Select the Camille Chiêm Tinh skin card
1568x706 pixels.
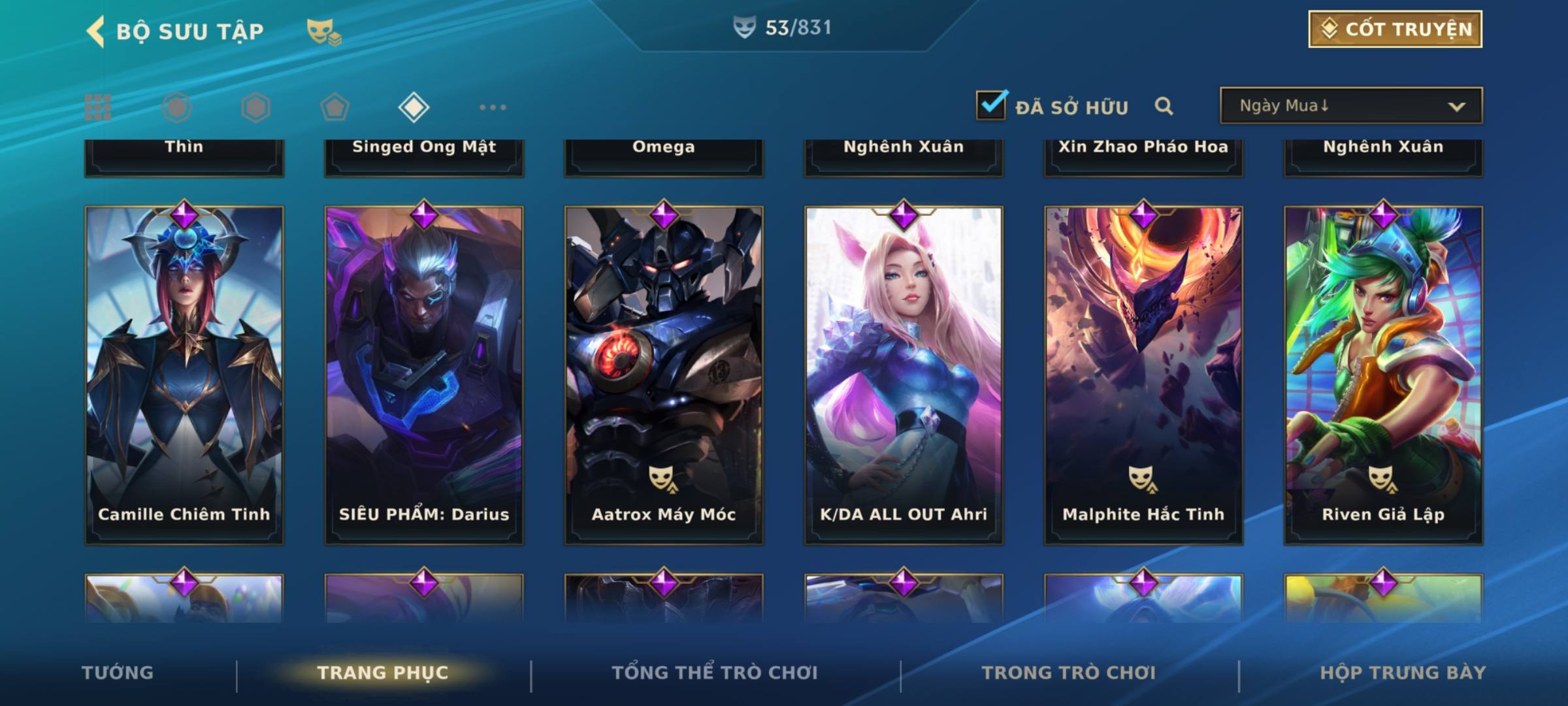(x=184, y=375)
